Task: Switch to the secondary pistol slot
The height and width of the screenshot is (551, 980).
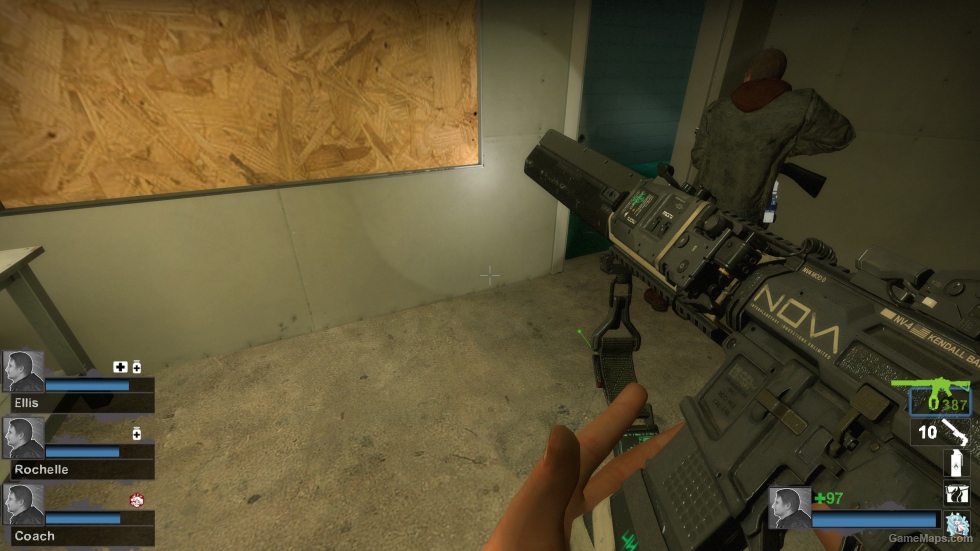Action: (956, 432)
